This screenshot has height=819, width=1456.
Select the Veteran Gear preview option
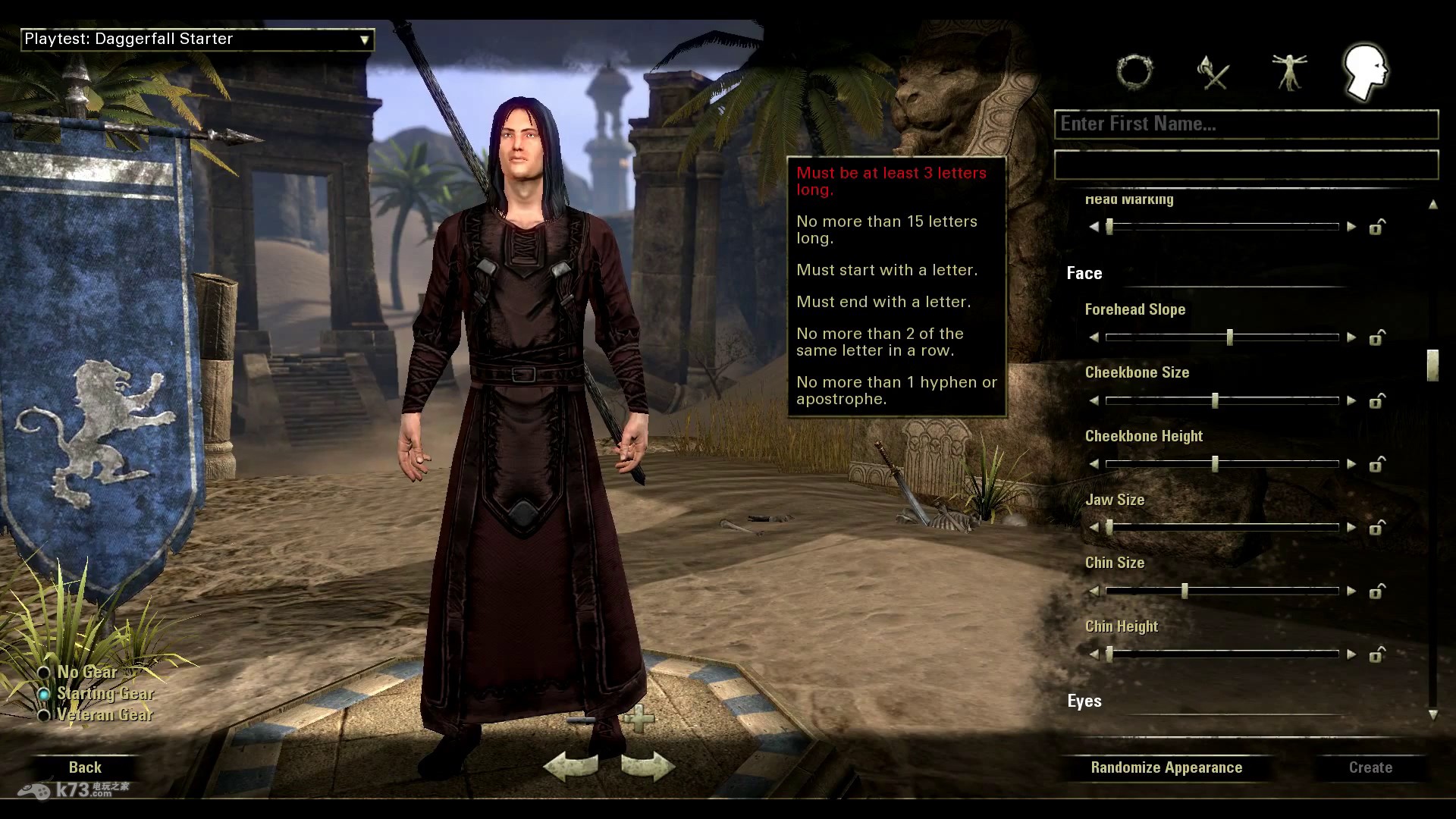44,715
